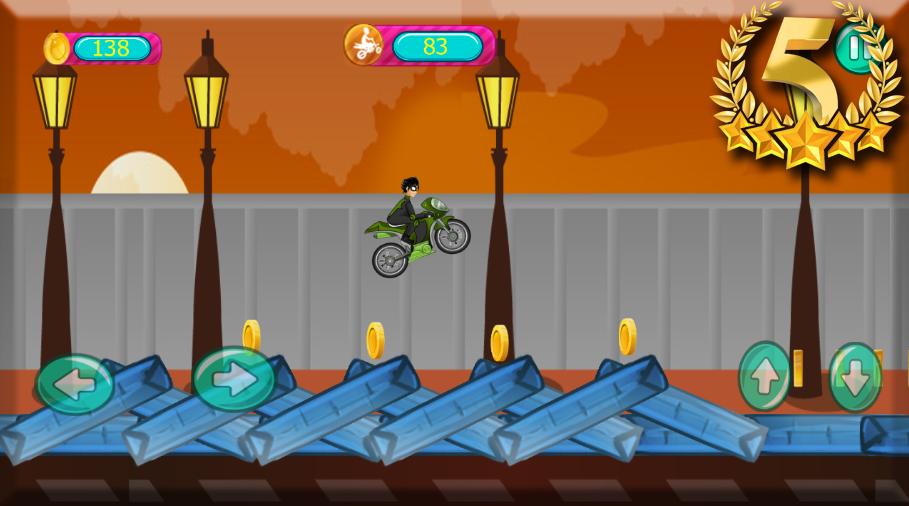Hit the down arrow button
The height and width of the screenshot is (506, 909).
coord(855,377)
